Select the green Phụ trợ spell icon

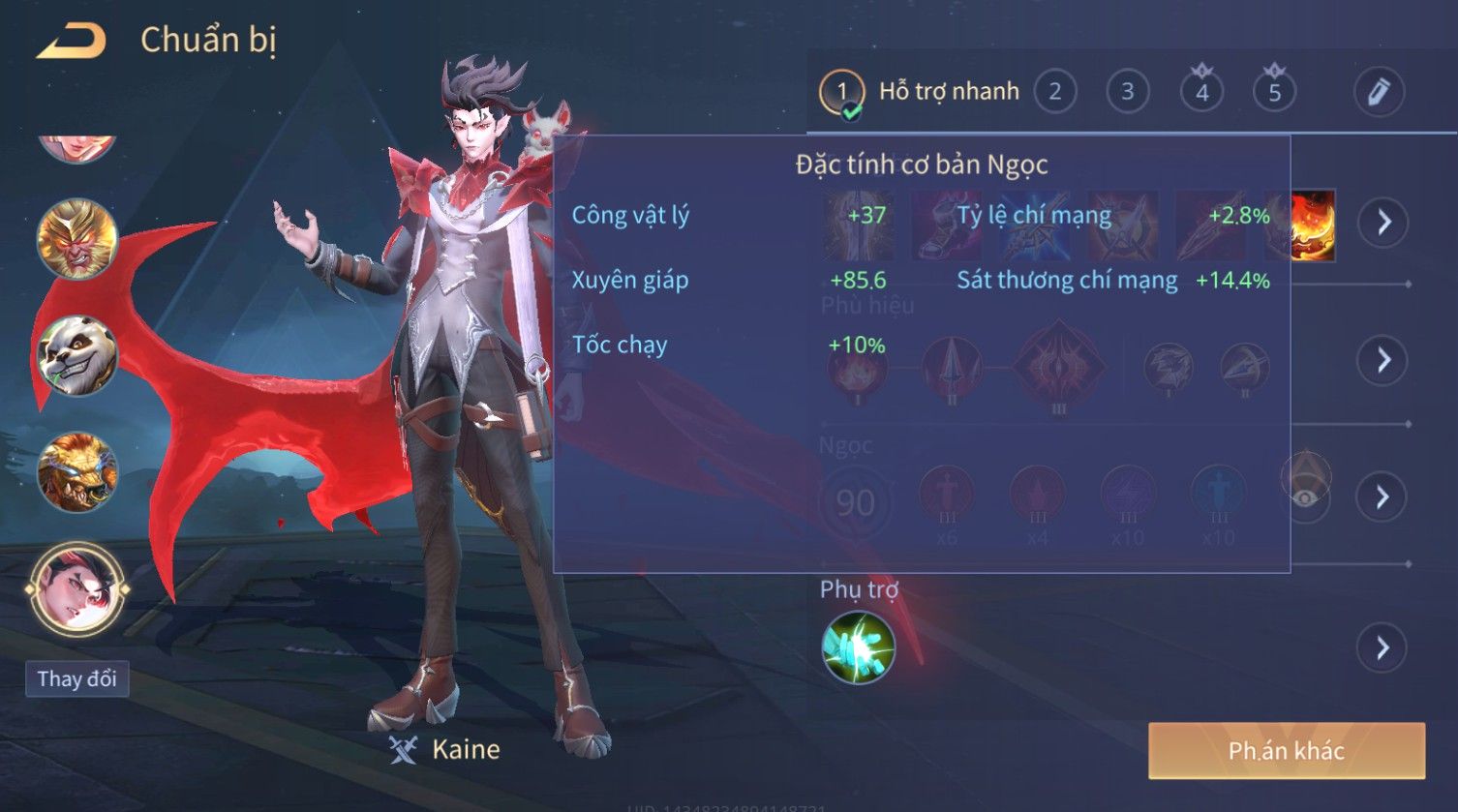[858, 647]
